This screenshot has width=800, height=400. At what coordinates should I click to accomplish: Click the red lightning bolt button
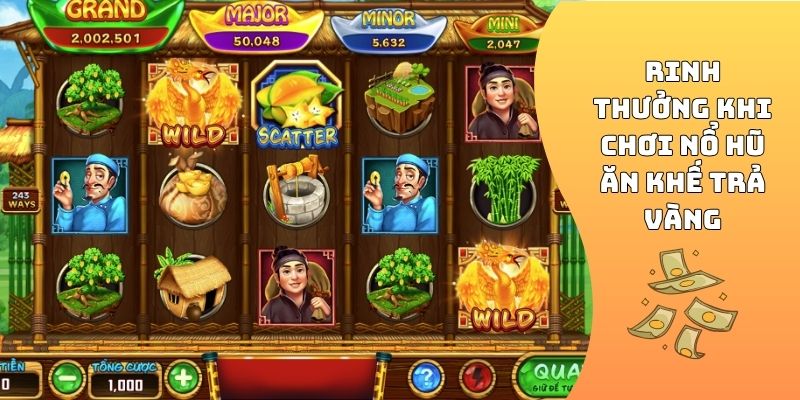pyautogui.click(x=477, y=378)
